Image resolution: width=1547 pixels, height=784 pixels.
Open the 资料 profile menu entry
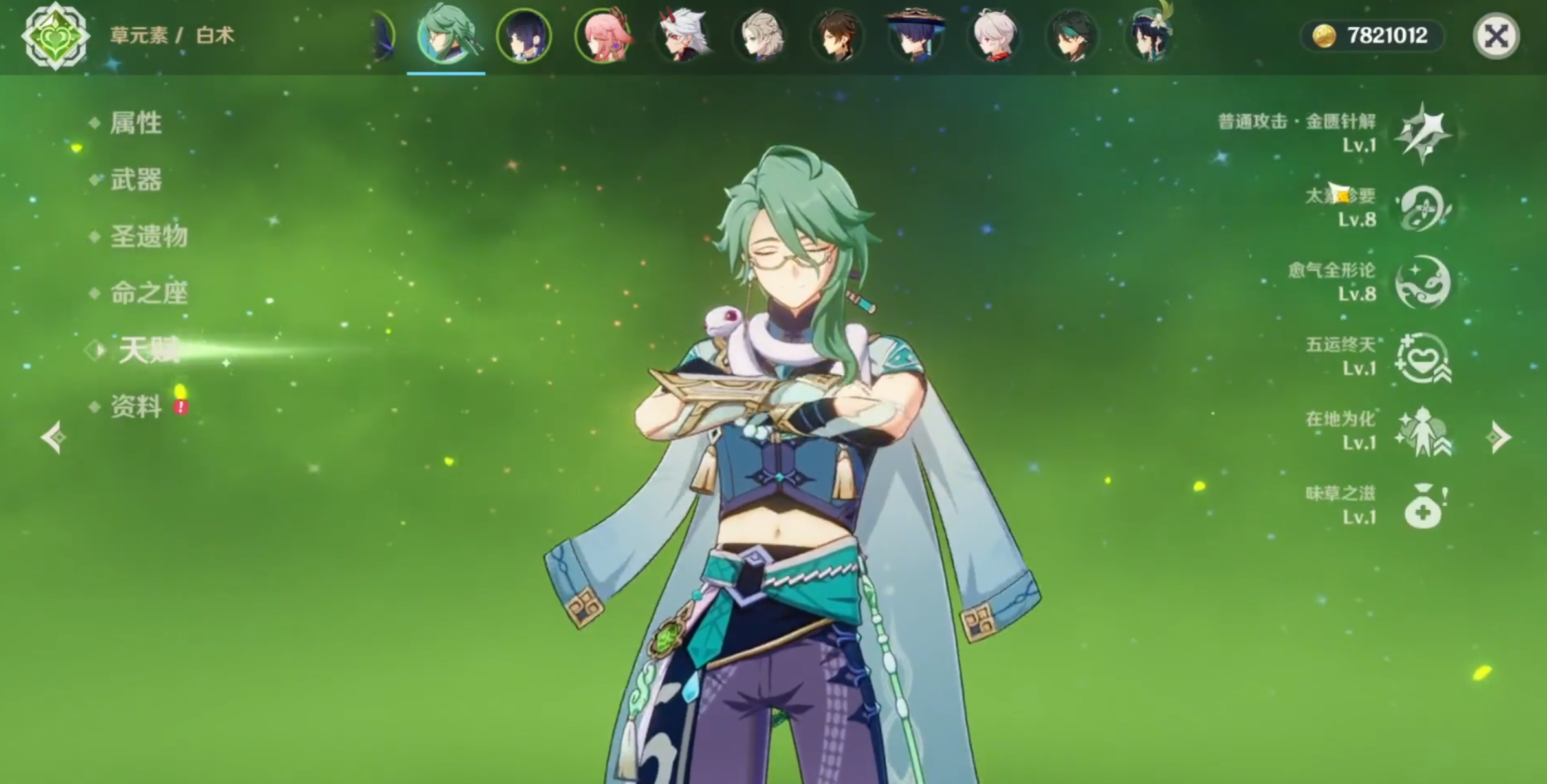[x=135, y=408]
